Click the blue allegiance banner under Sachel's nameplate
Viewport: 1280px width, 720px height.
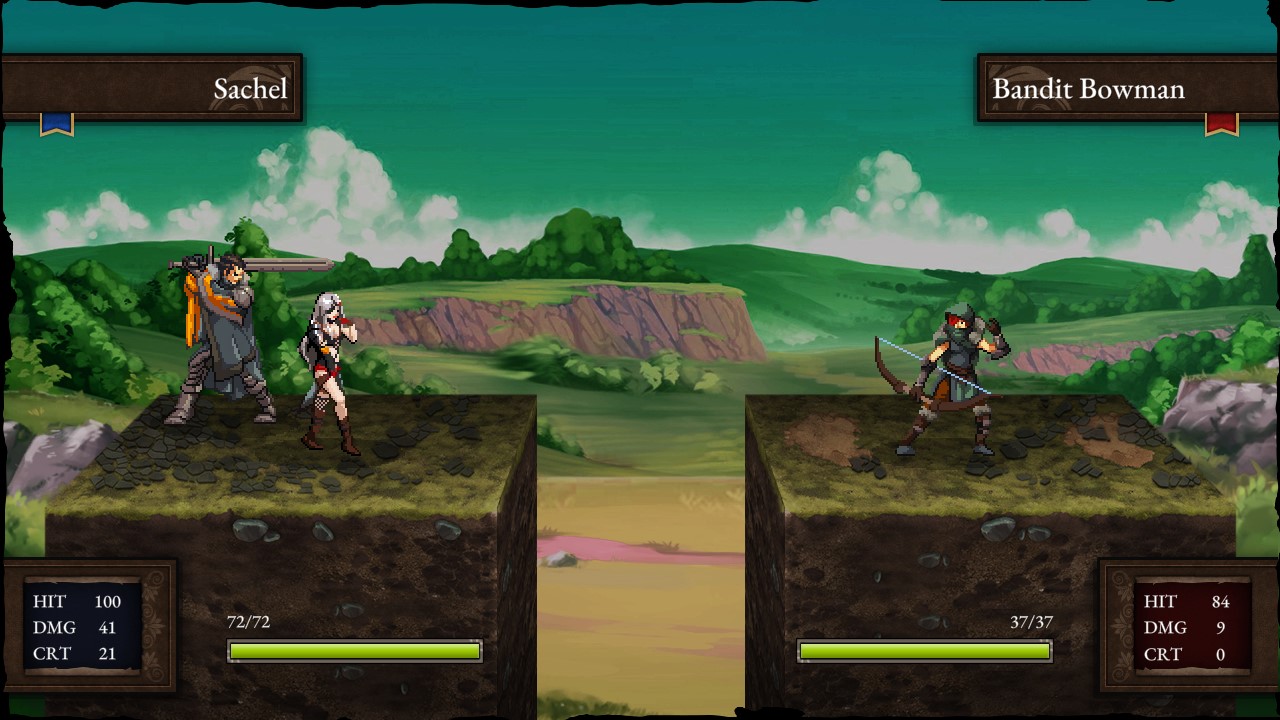(55, 122)
